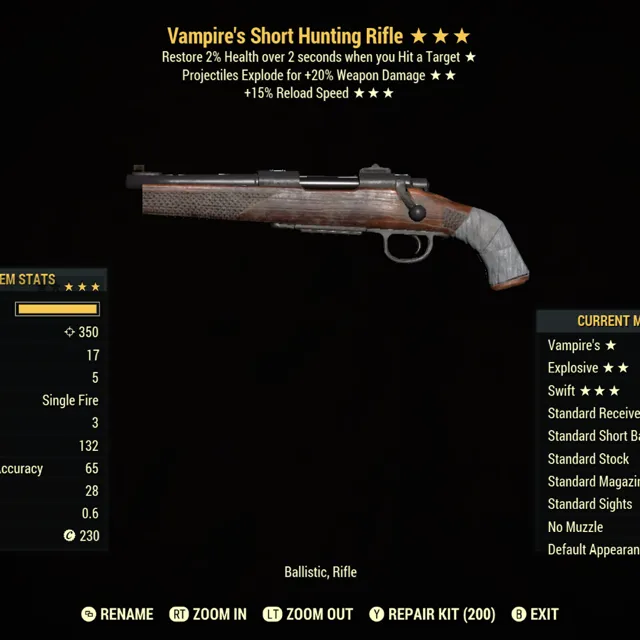Use the Repair Kit (200) option
This screenshot has width=640, height=640.
(432, 614)
